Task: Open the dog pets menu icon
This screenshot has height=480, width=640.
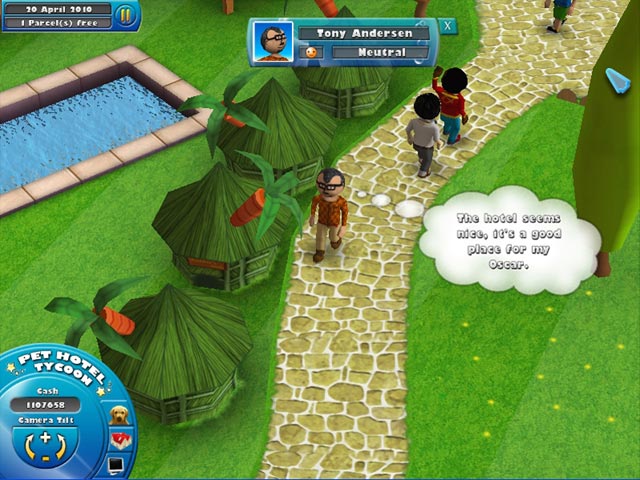Action: [x=119, y=415]
